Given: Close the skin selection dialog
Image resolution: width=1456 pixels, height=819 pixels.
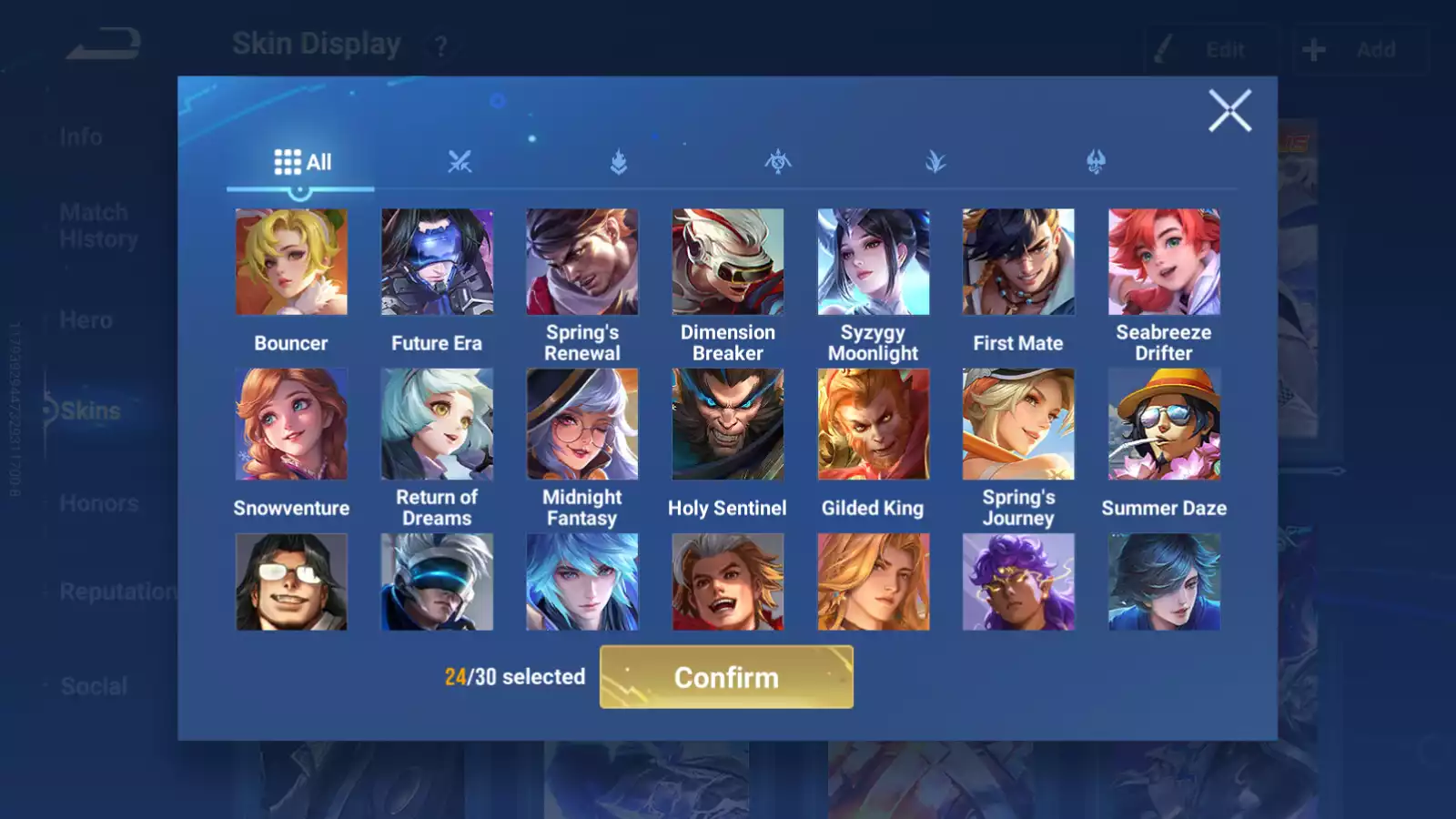Looking at the screenshot, I should (1229, 111).
